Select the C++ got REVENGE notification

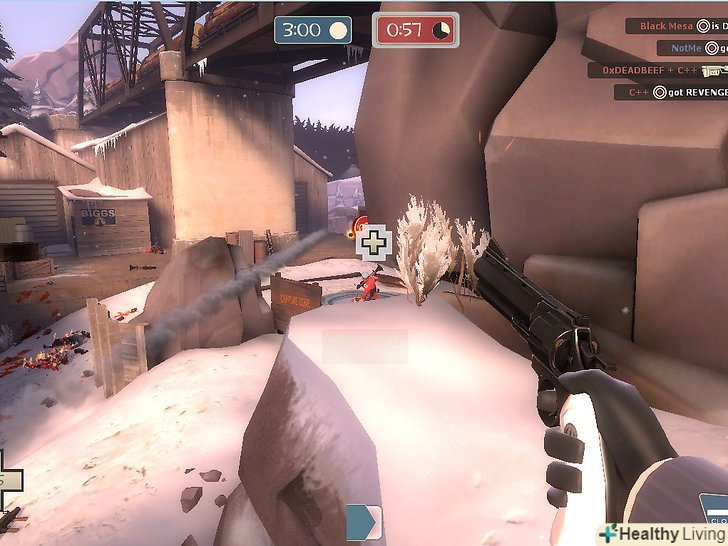[x=670, y=92]
